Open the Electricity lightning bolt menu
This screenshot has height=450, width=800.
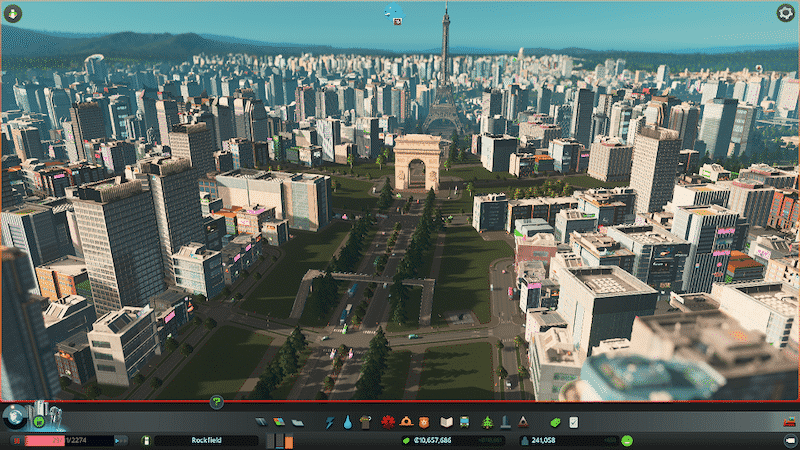pos(330,423)
